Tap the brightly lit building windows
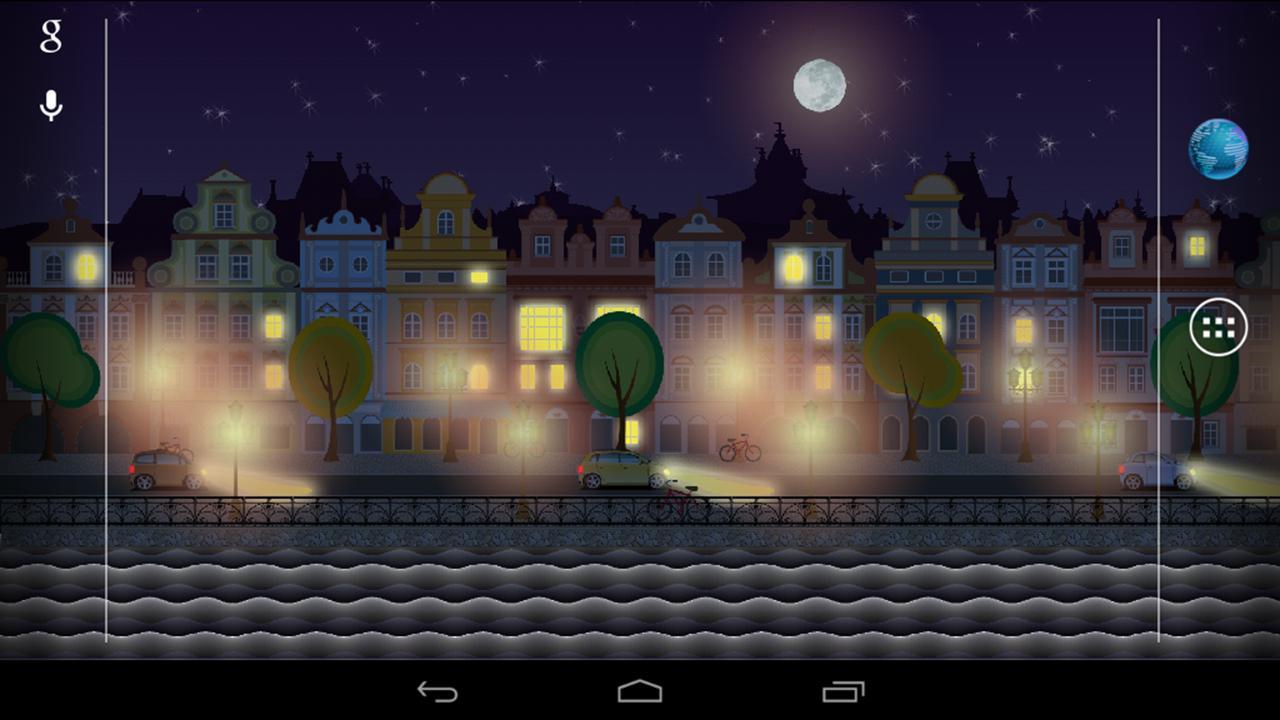The height and width of the screenshot is (720, 1280). click(x=540, y=330)
